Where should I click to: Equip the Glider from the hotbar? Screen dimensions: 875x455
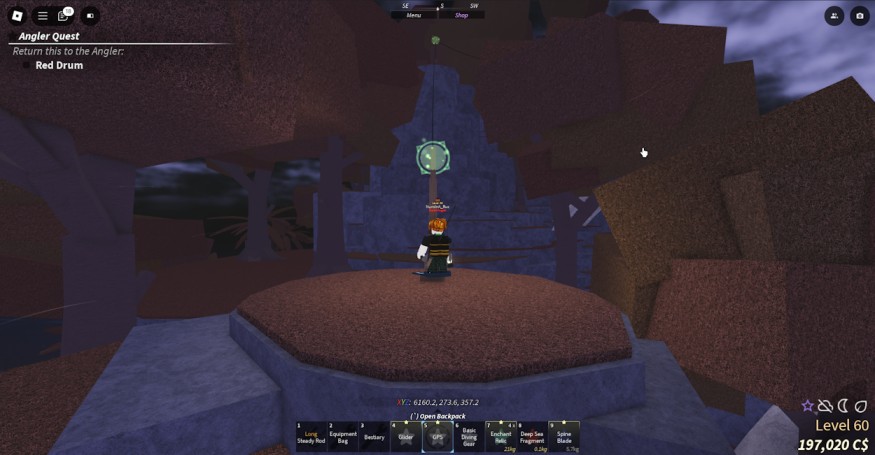(x=405, y=436)
